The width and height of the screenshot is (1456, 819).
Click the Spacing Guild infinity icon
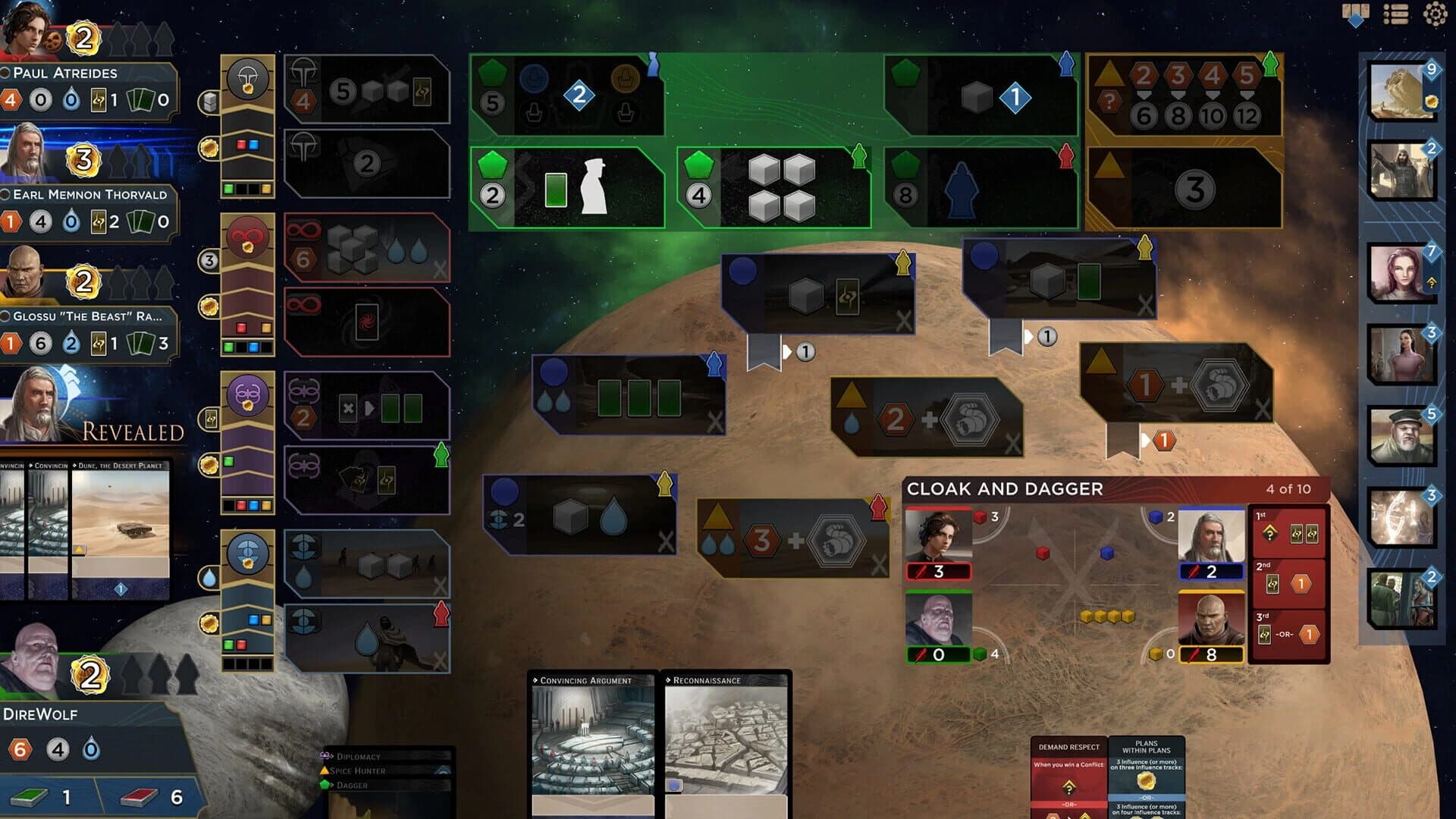point(248,240)
